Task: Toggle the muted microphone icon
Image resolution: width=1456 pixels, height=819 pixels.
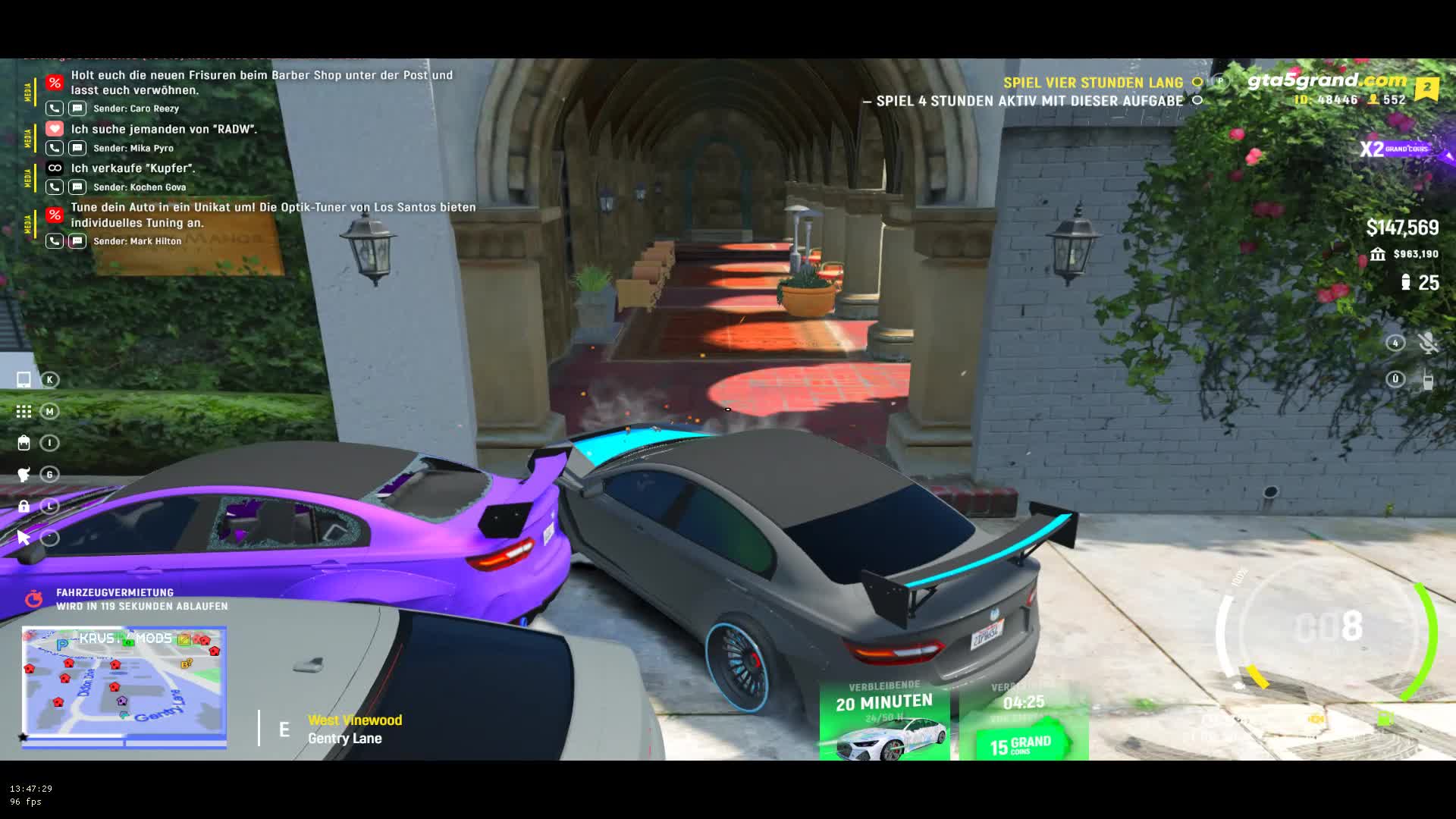Action: pyautogui.click(x=1428, y=343)
